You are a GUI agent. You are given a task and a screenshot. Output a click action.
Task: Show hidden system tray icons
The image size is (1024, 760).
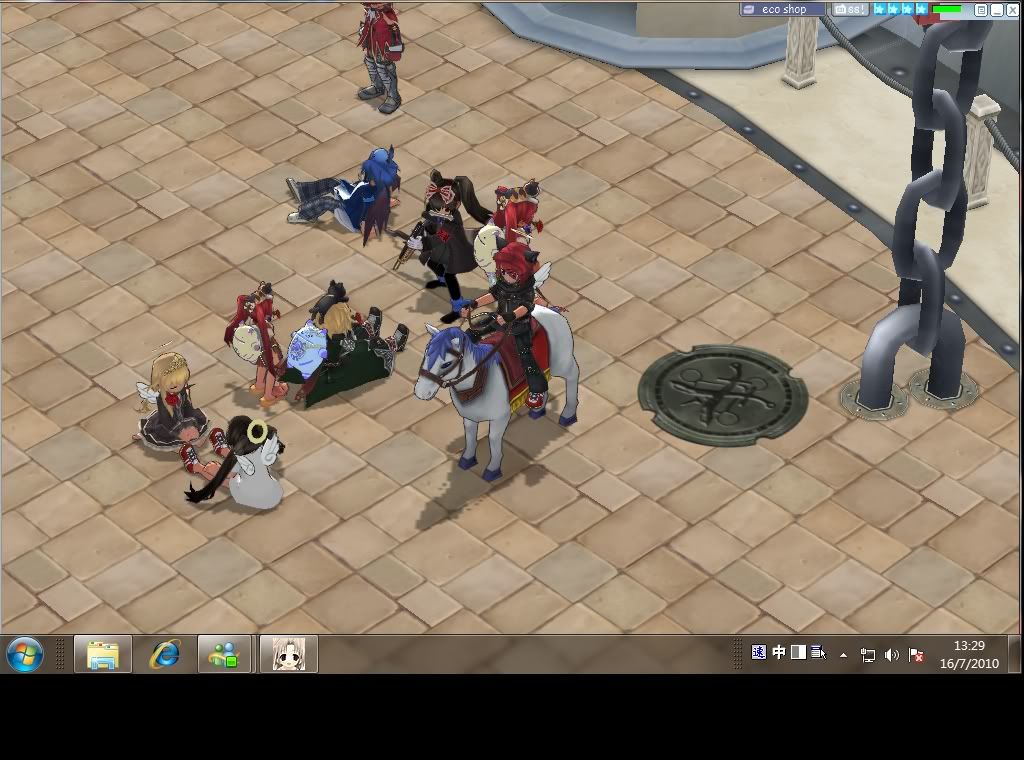843,655
